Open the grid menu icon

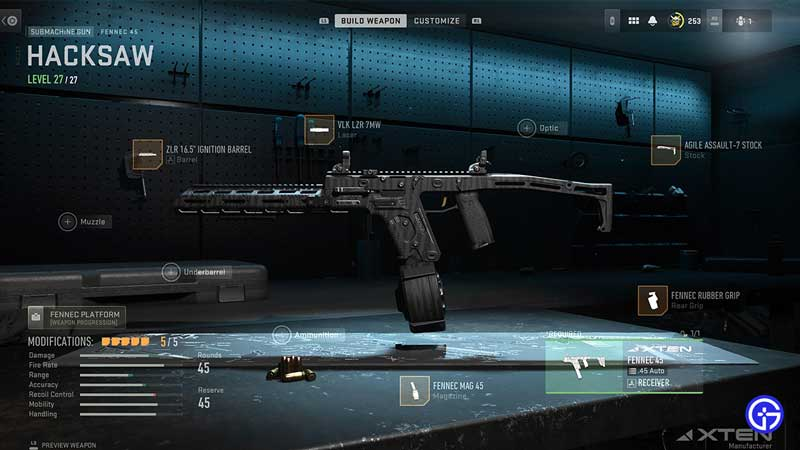click(633, 20)
